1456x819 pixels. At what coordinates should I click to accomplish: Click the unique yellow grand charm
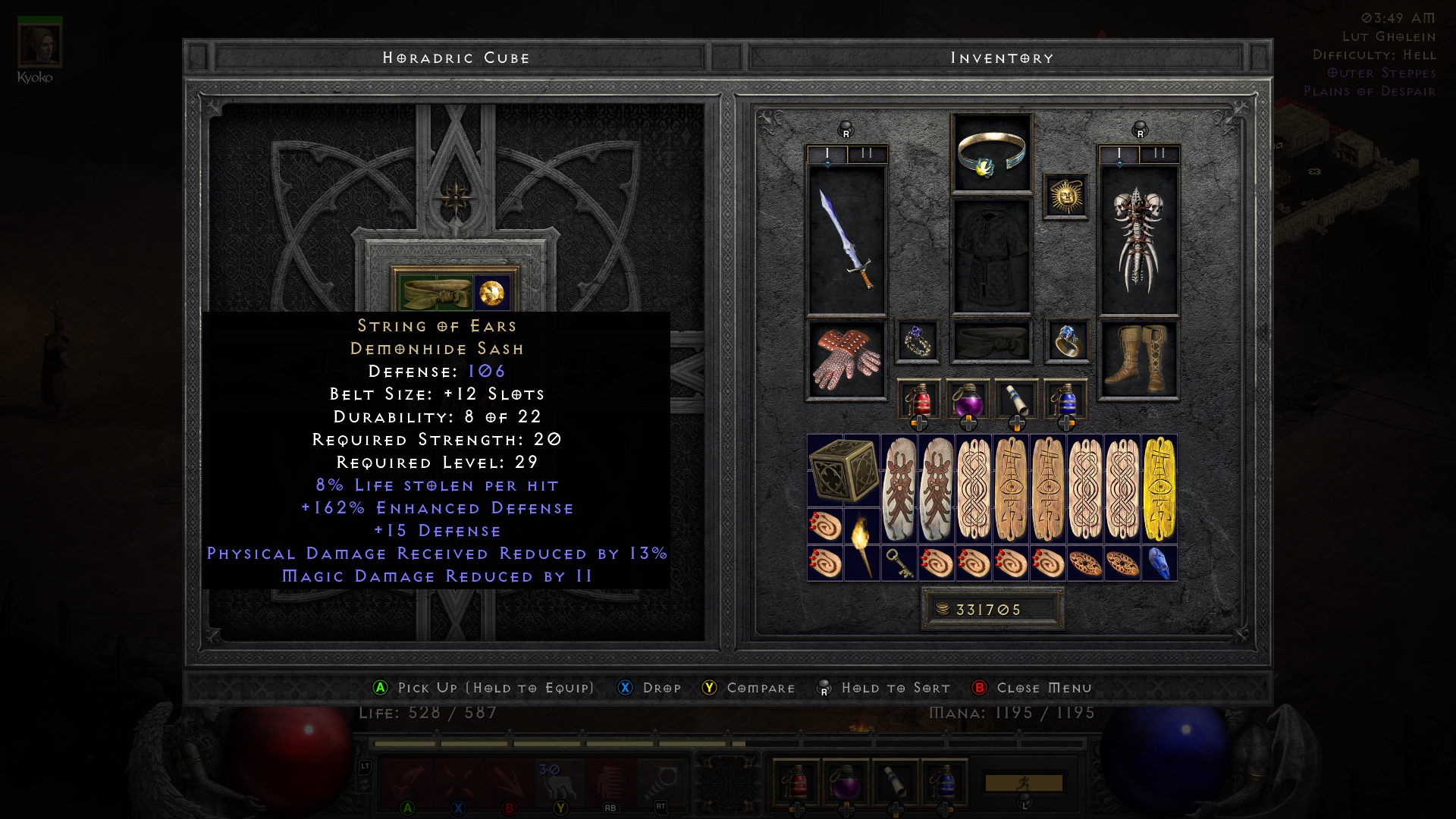1159,489
